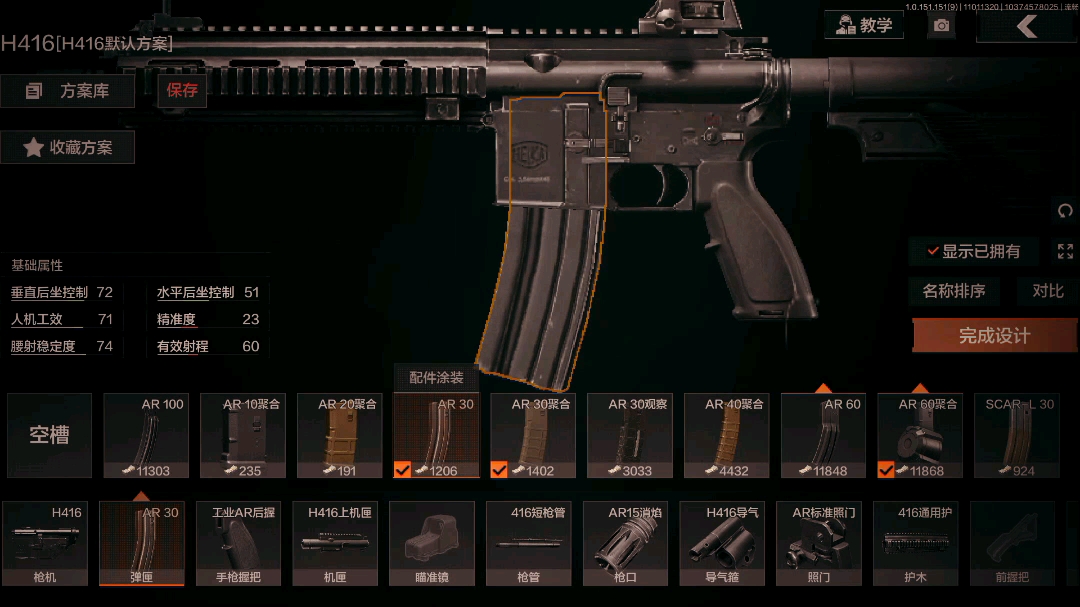This screenshot has width=1080, height=607.
Task: Toggle 显示已拥有 owned filter
Action: (973, 251)
